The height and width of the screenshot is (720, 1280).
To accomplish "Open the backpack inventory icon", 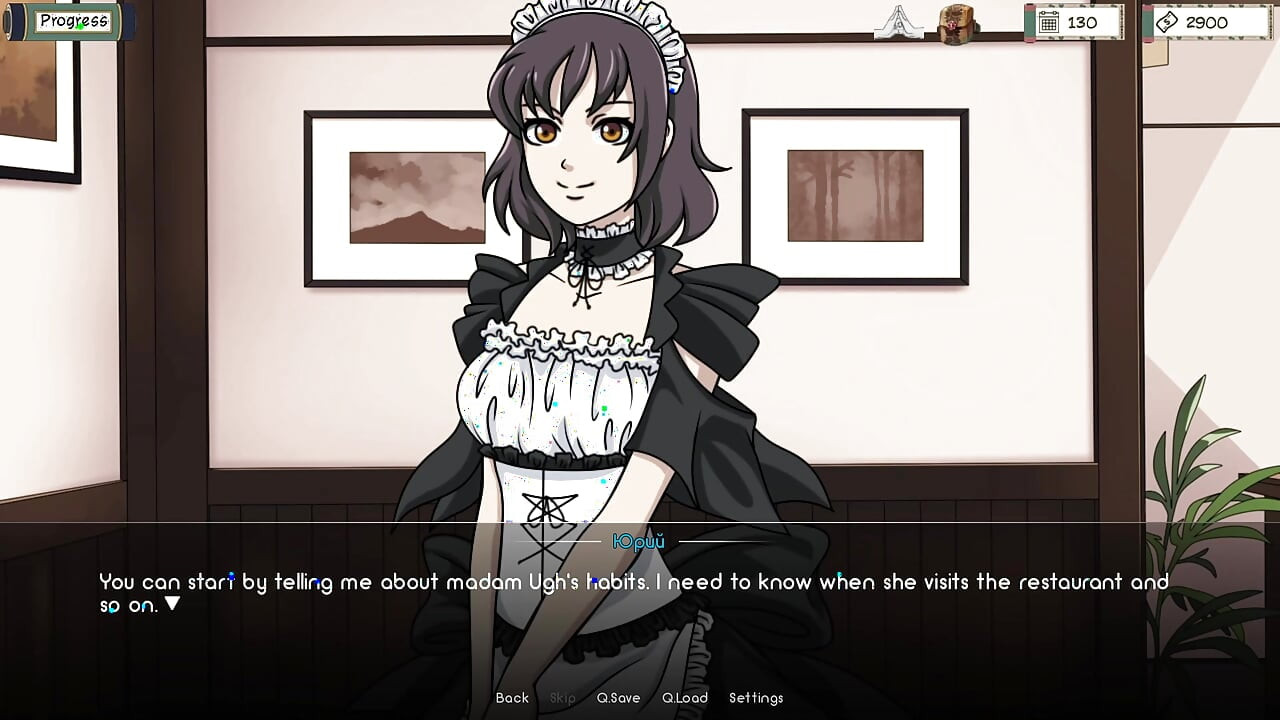I will [x=958, y=24].
